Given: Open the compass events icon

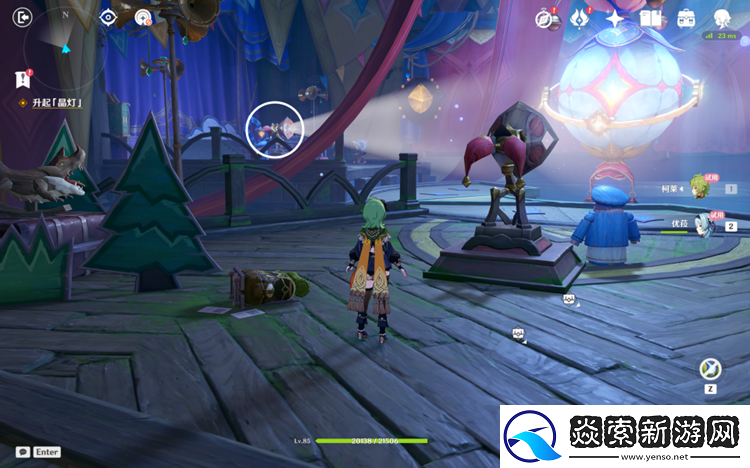Looking at the screenshot, I should pyautogui.click(x=545, y=18).
